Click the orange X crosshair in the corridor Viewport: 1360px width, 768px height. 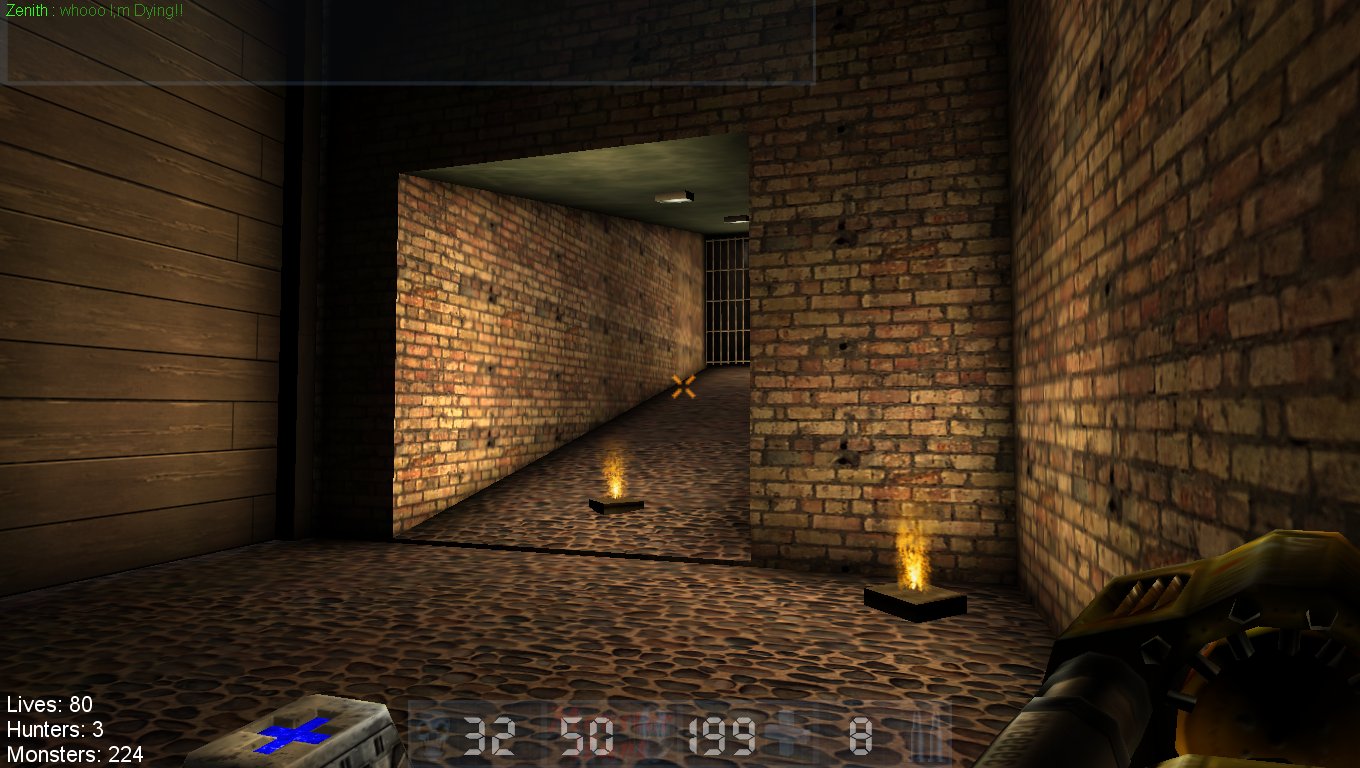click(684, 385)
